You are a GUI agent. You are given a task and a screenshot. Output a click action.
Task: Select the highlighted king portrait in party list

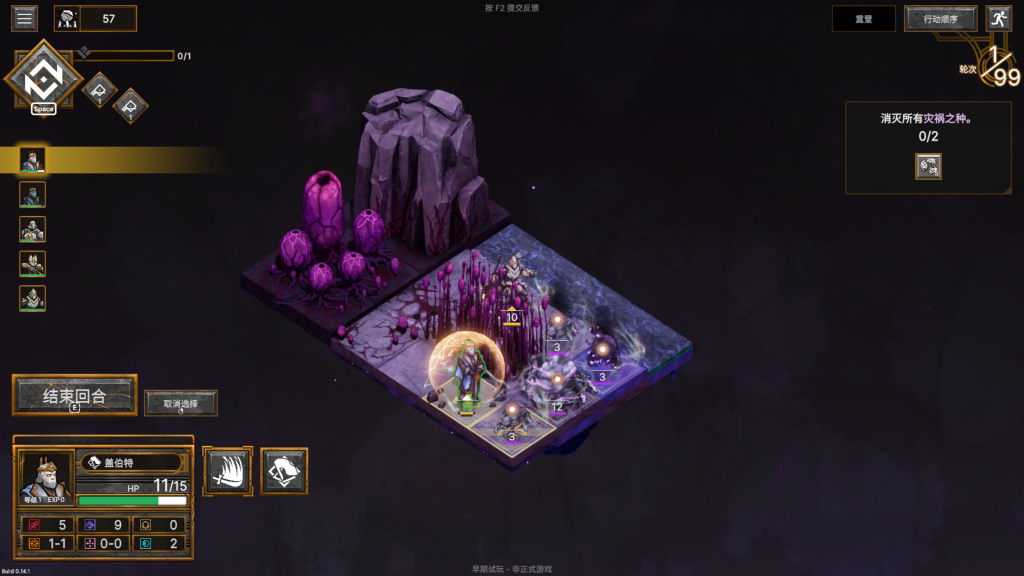[33, 160]
